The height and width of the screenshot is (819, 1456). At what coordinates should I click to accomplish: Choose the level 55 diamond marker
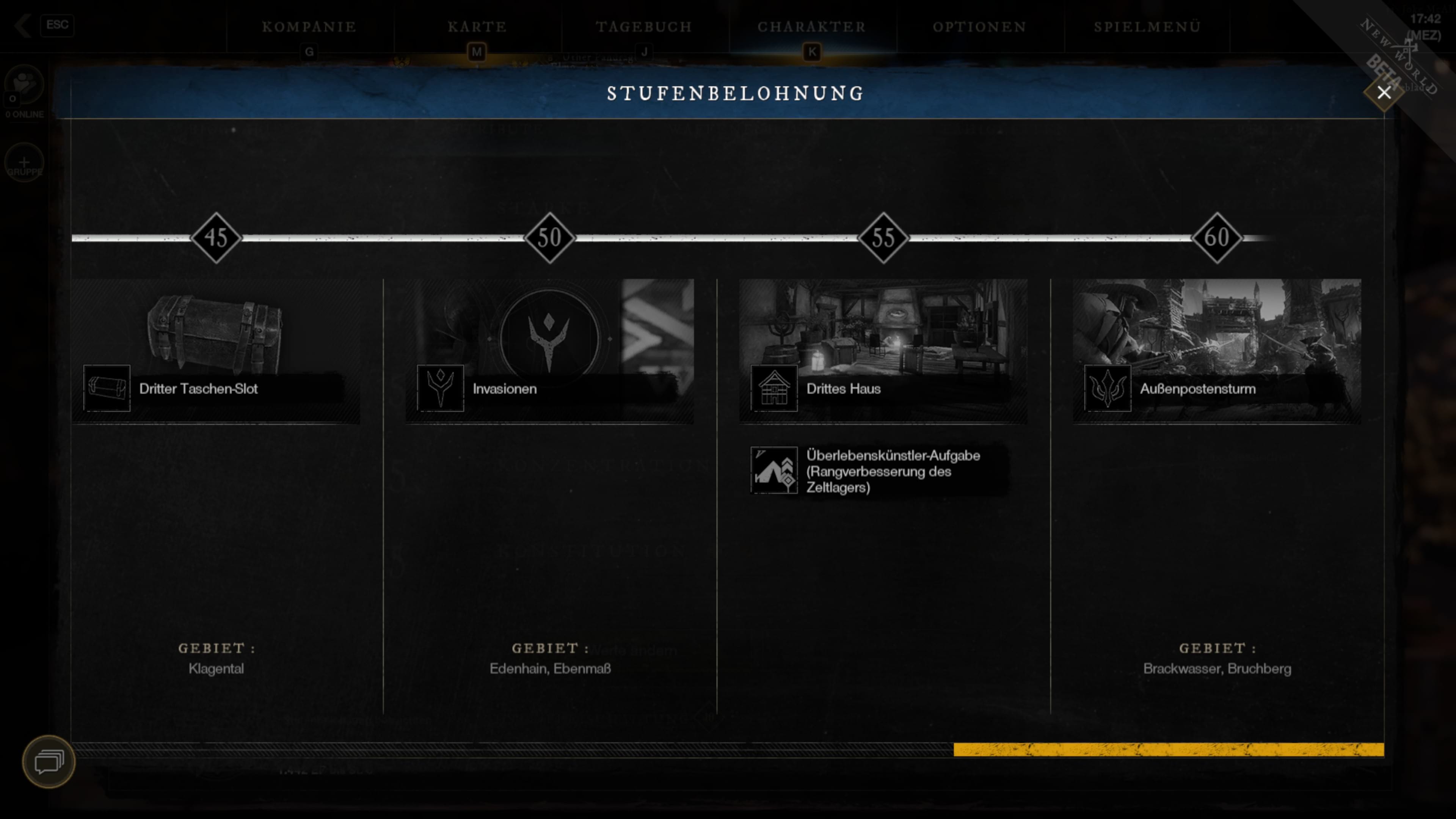coord(883,237)
